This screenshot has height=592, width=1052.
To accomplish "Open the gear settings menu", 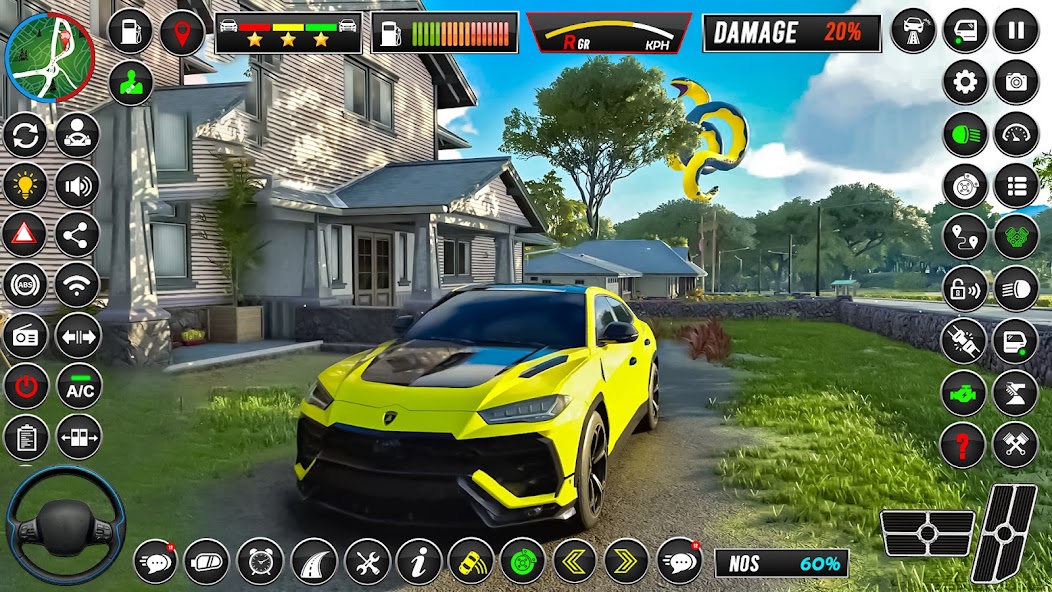I will (965, 82).
